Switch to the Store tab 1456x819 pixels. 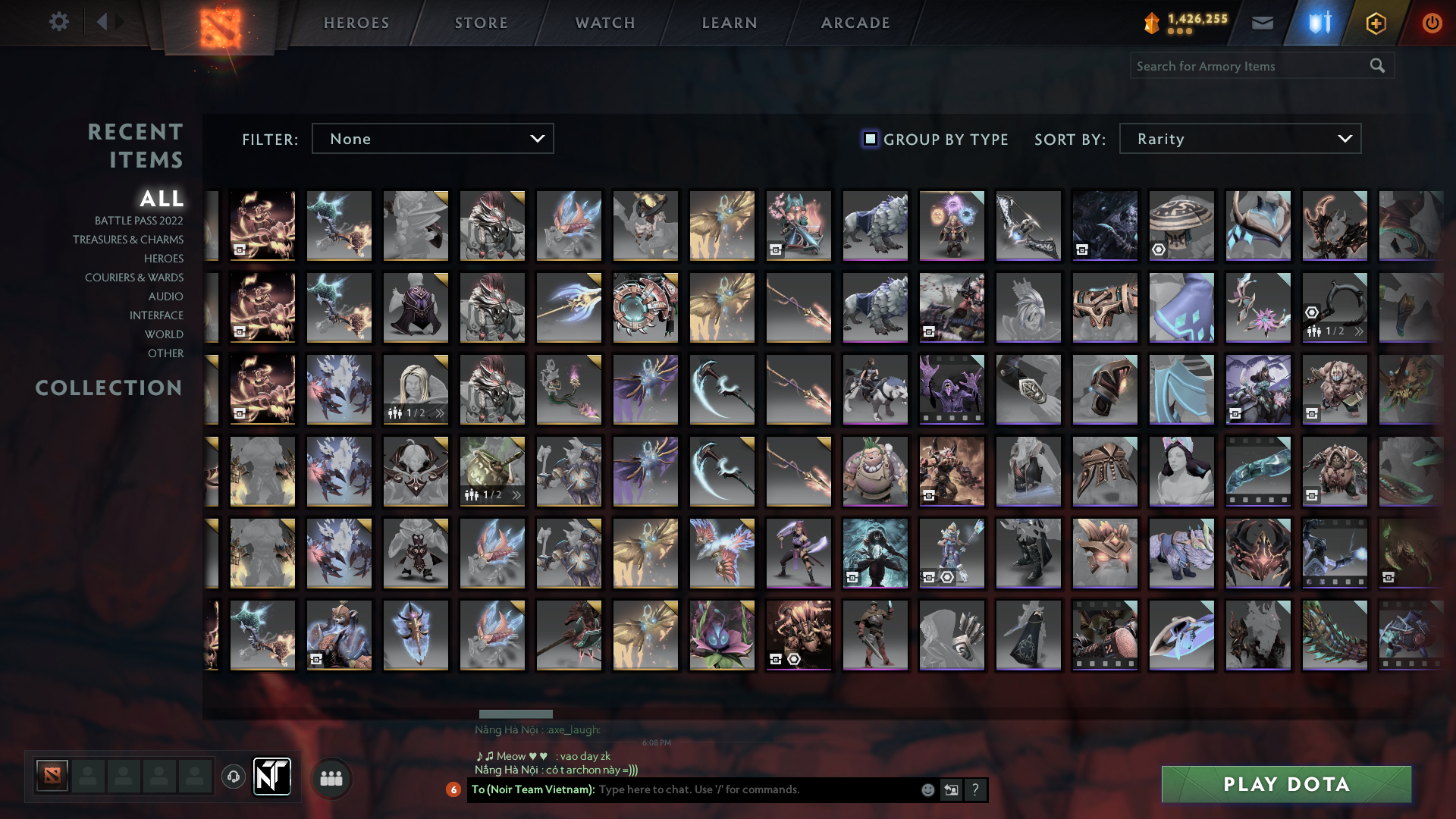pyautogui.click(x=481, y=22)
